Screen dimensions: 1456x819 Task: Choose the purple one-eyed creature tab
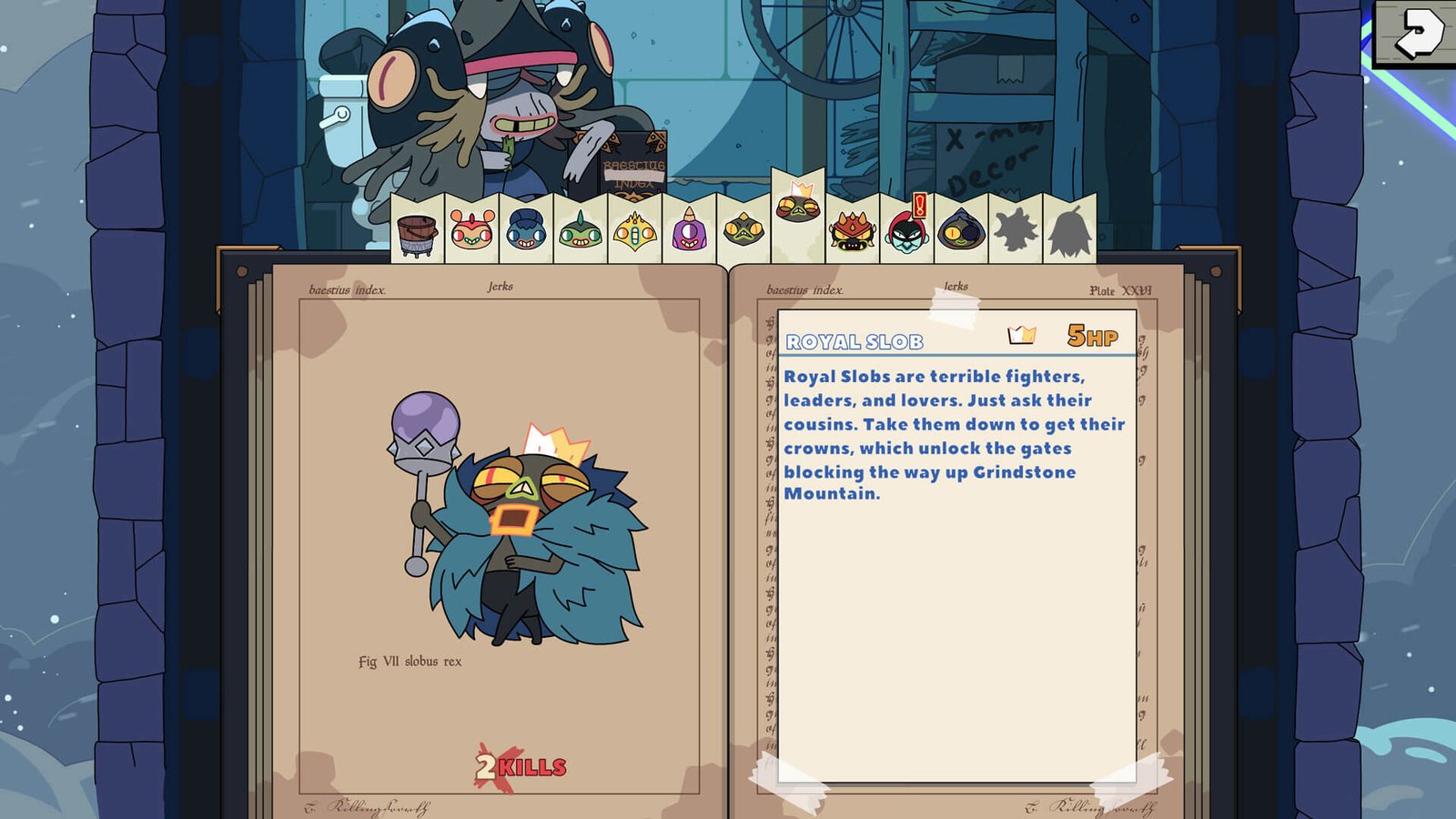tap(689, 230)
